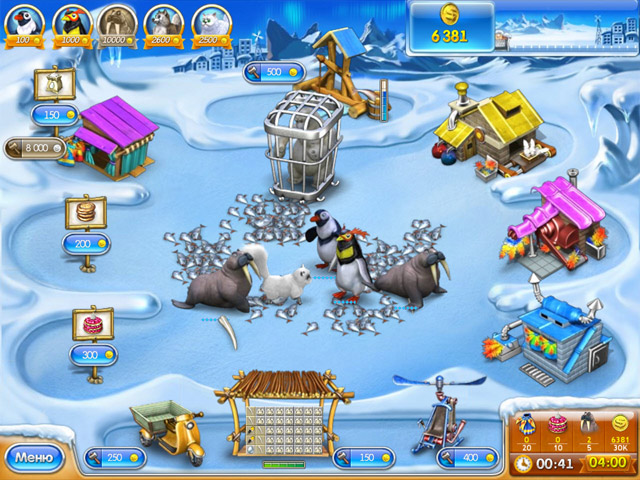Select the yellow delivery truck
This screenshot has width=640, height=480.
tap(166, 424)
